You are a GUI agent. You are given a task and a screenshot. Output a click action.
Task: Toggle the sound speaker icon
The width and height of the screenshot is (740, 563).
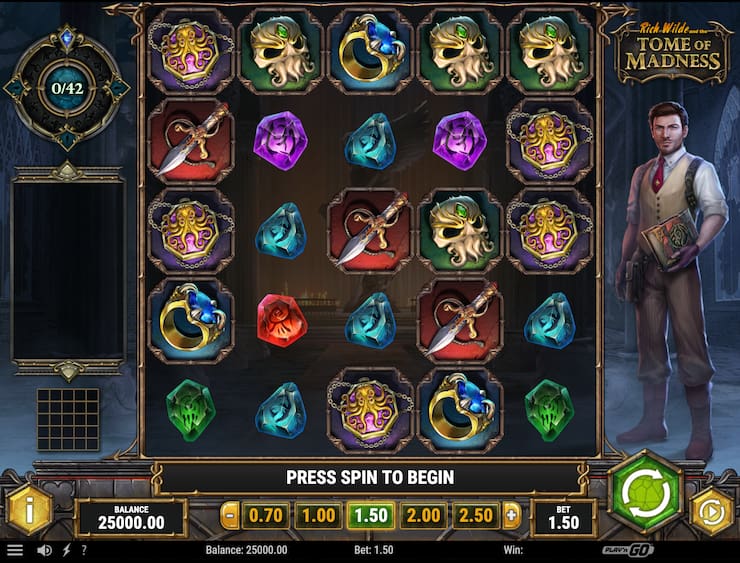tap(44, 550)
